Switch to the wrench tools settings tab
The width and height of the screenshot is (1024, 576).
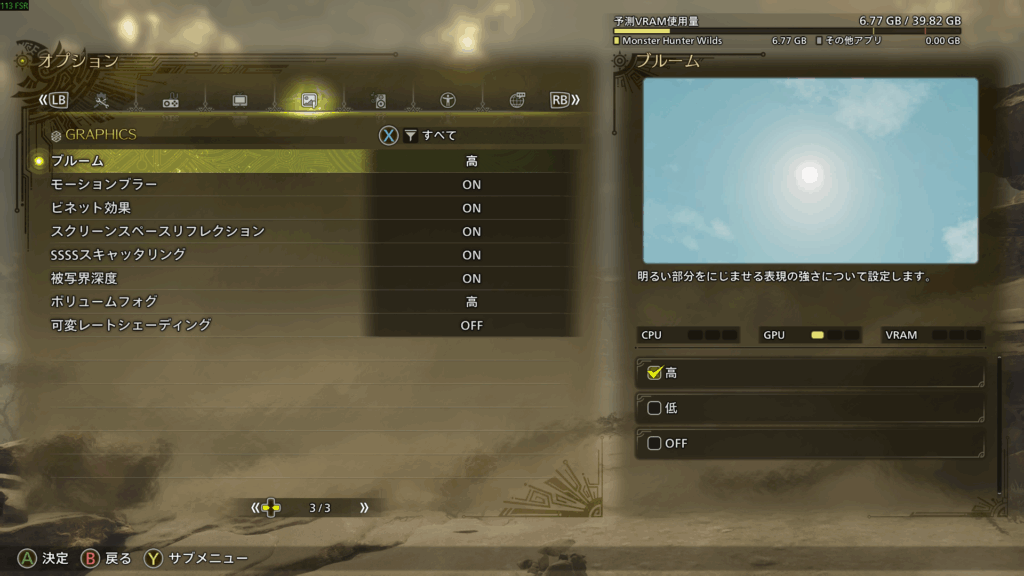[102, 100]
